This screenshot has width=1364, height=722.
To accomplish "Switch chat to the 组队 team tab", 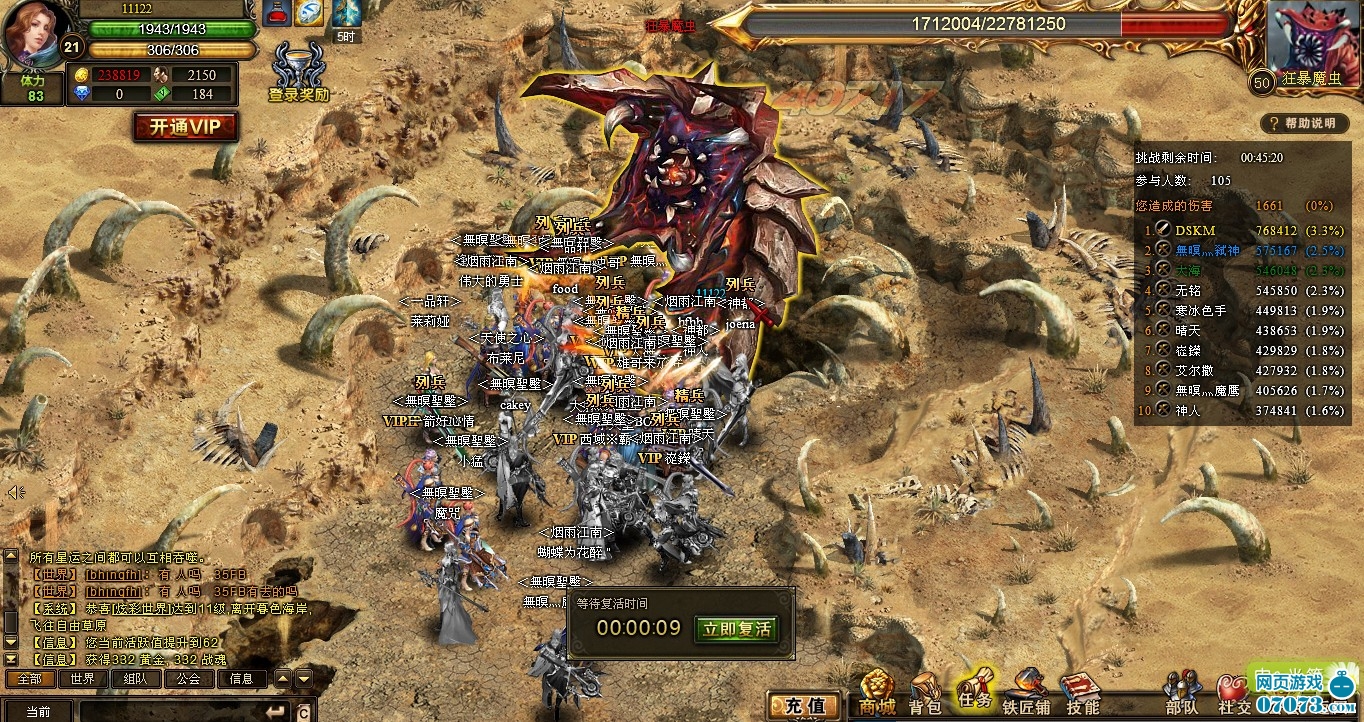I will click(x=136, y=678).
